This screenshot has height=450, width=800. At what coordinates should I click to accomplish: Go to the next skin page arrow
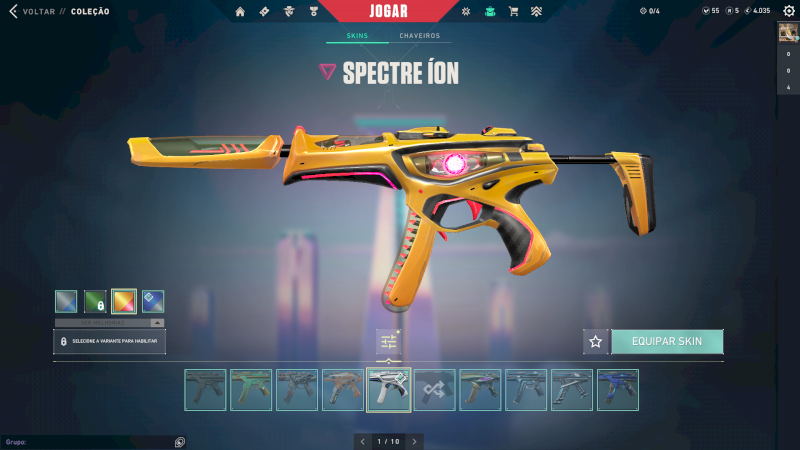tap(414, 441)
